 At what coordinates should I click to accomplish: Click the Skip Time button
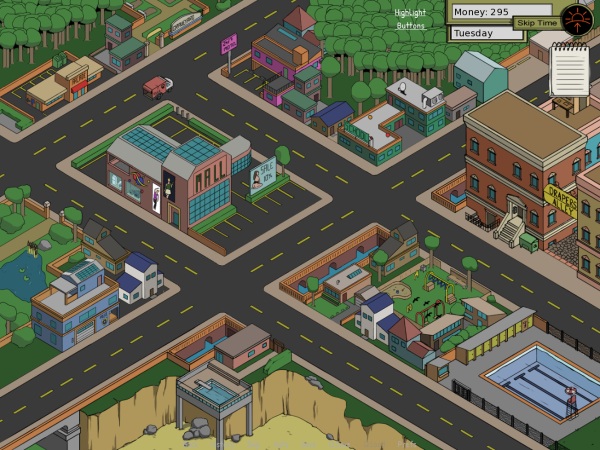(537, 22)
